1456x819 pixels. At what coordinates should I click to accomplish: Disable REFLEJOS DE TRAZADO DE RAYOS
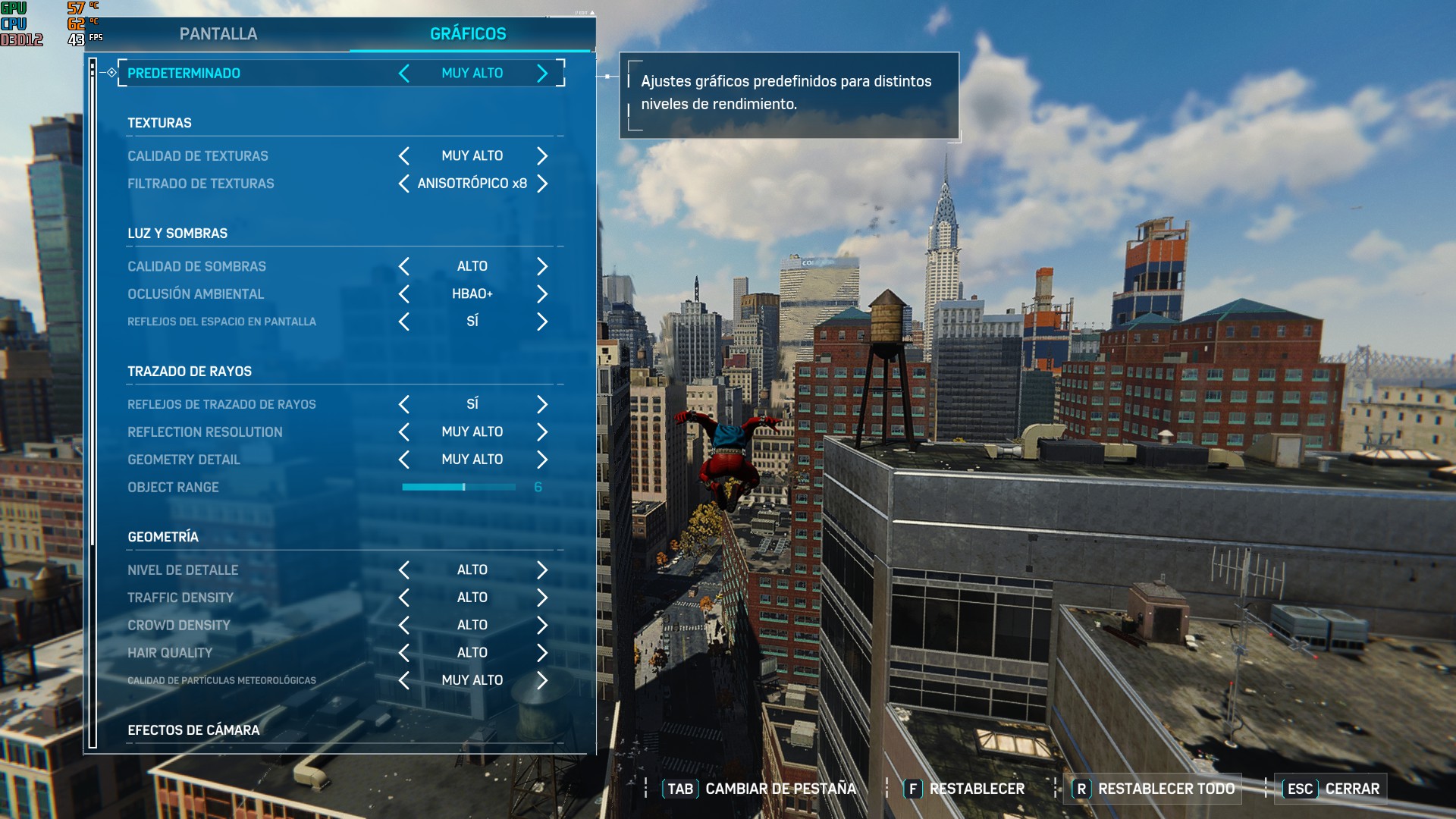point(403,404)
